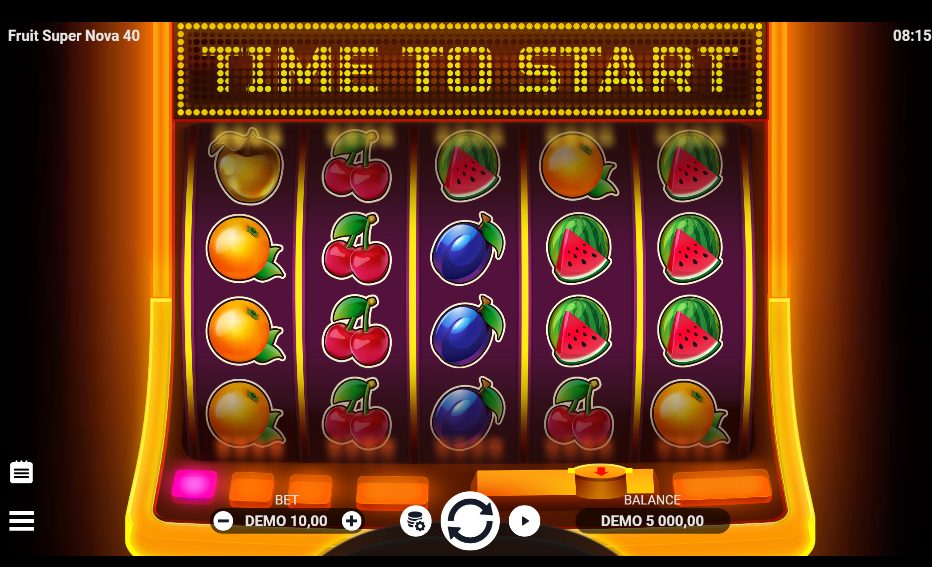Open bet settings via the coins icon
This screenshot has width=932, height=567.
pos(416,521)
